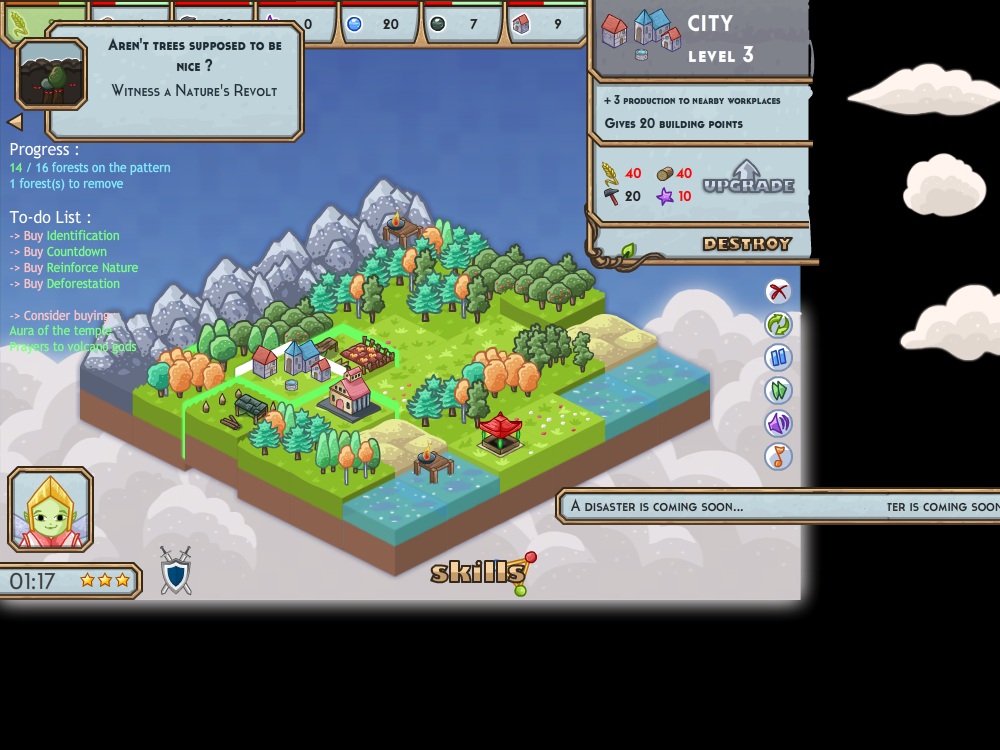The width and height of the screenshot is (1000, 750).
Task: Toggle music with the orange note icon
Action: (778, 456)
